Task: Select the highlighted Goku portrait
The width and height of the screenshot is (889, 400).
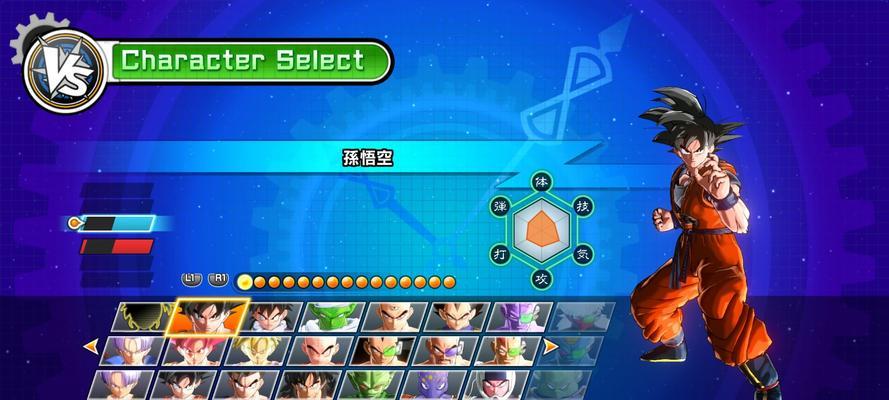Action: pos(207,316)
